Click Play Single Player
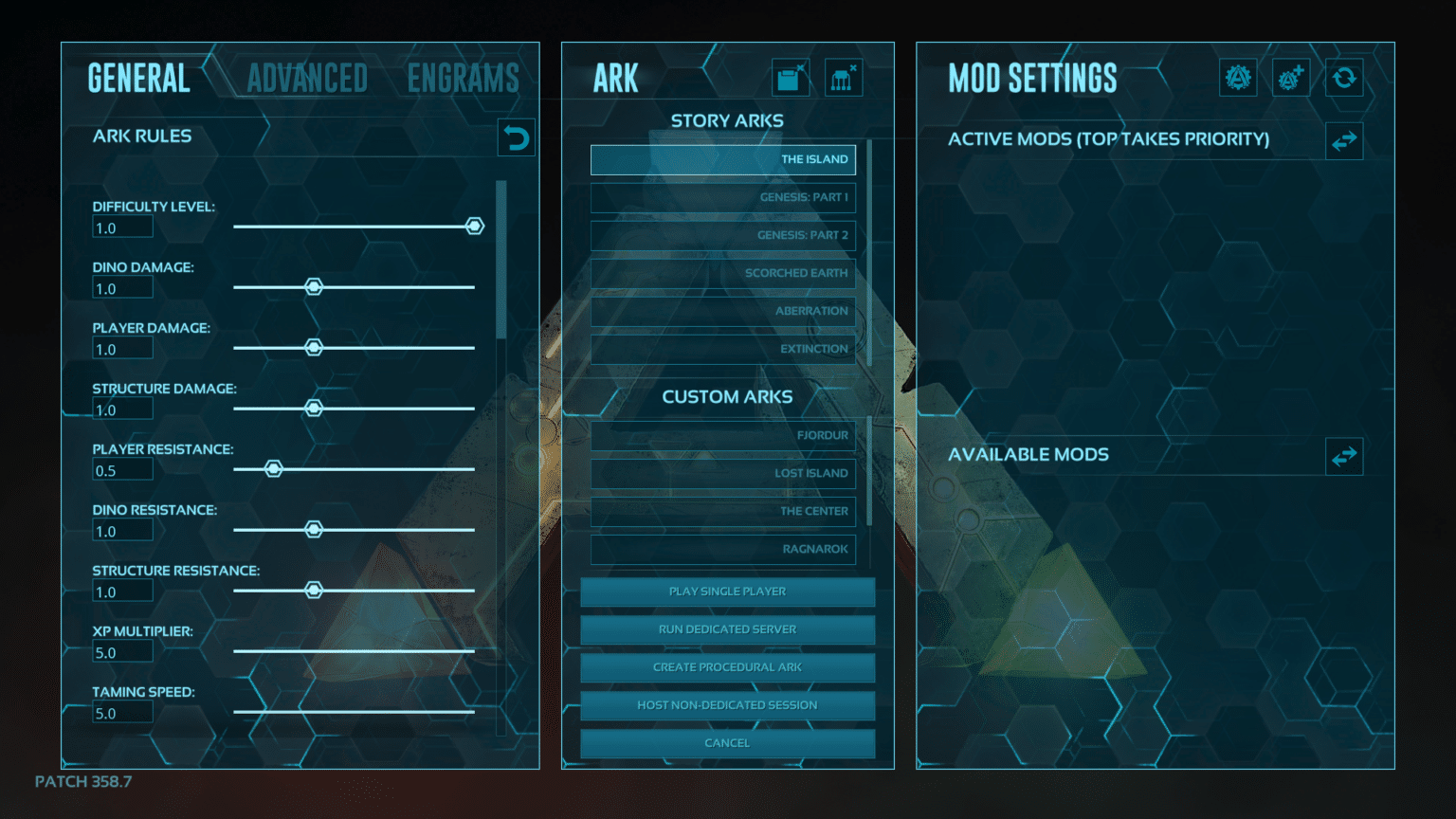 (x=726, y=591)
